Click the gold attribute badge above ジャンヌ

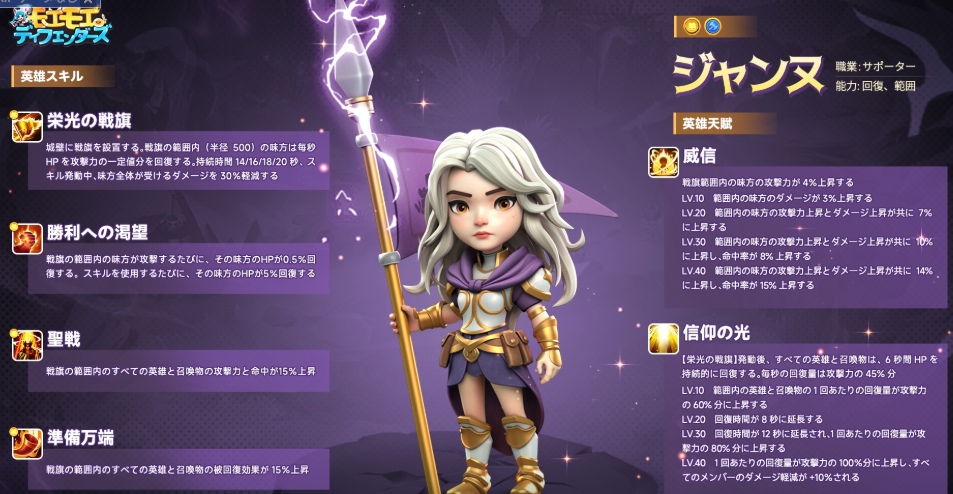coord(691,25)
